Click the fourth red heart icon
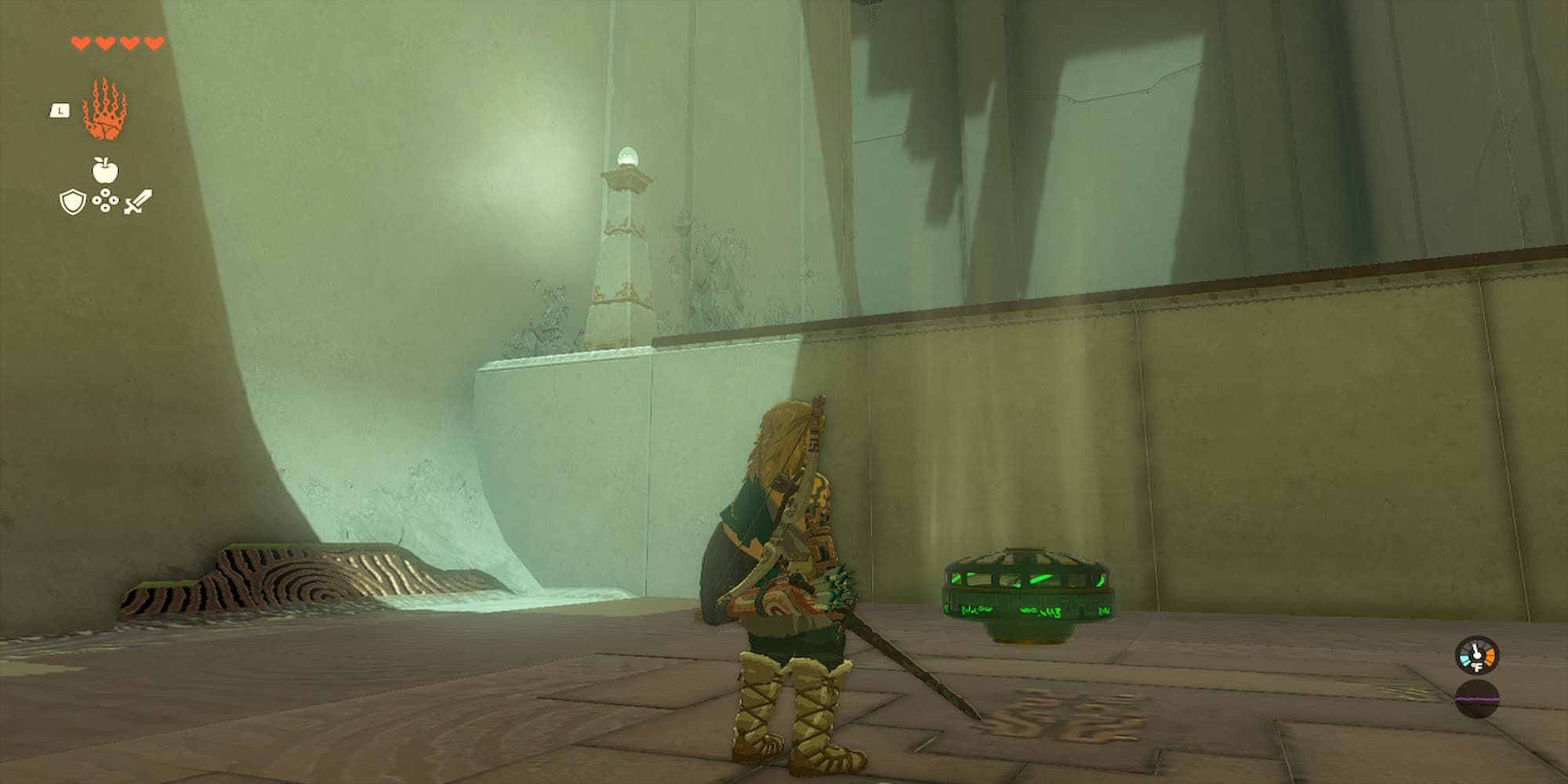 pos(152,43)
